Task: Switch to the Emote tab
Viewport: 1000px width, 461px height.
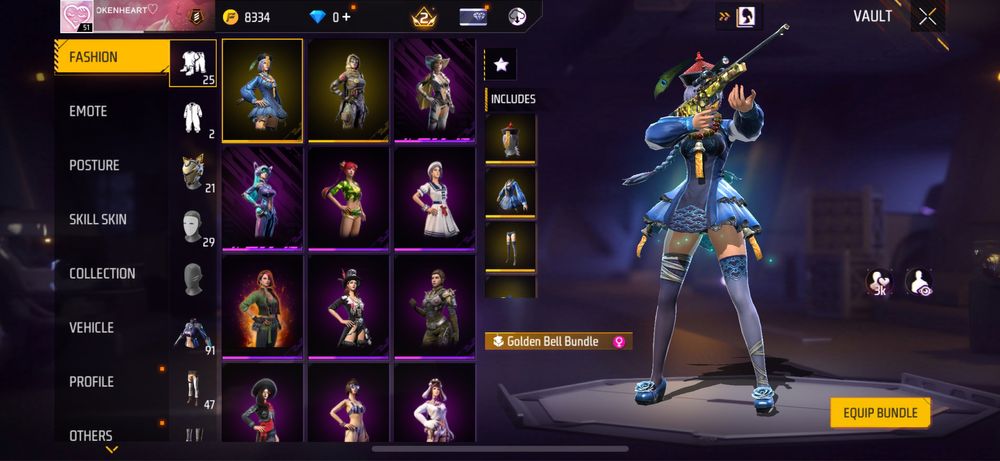Action: pyautogui.click(x=89, y=111)
